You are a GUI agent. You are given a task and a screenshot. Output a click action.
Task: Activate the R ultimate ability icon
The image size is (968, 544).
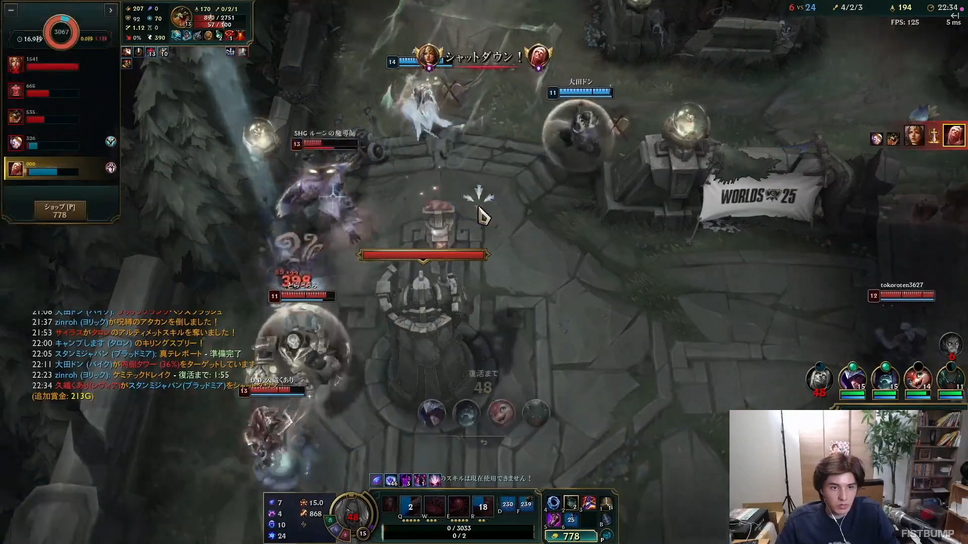click(482, 507)
